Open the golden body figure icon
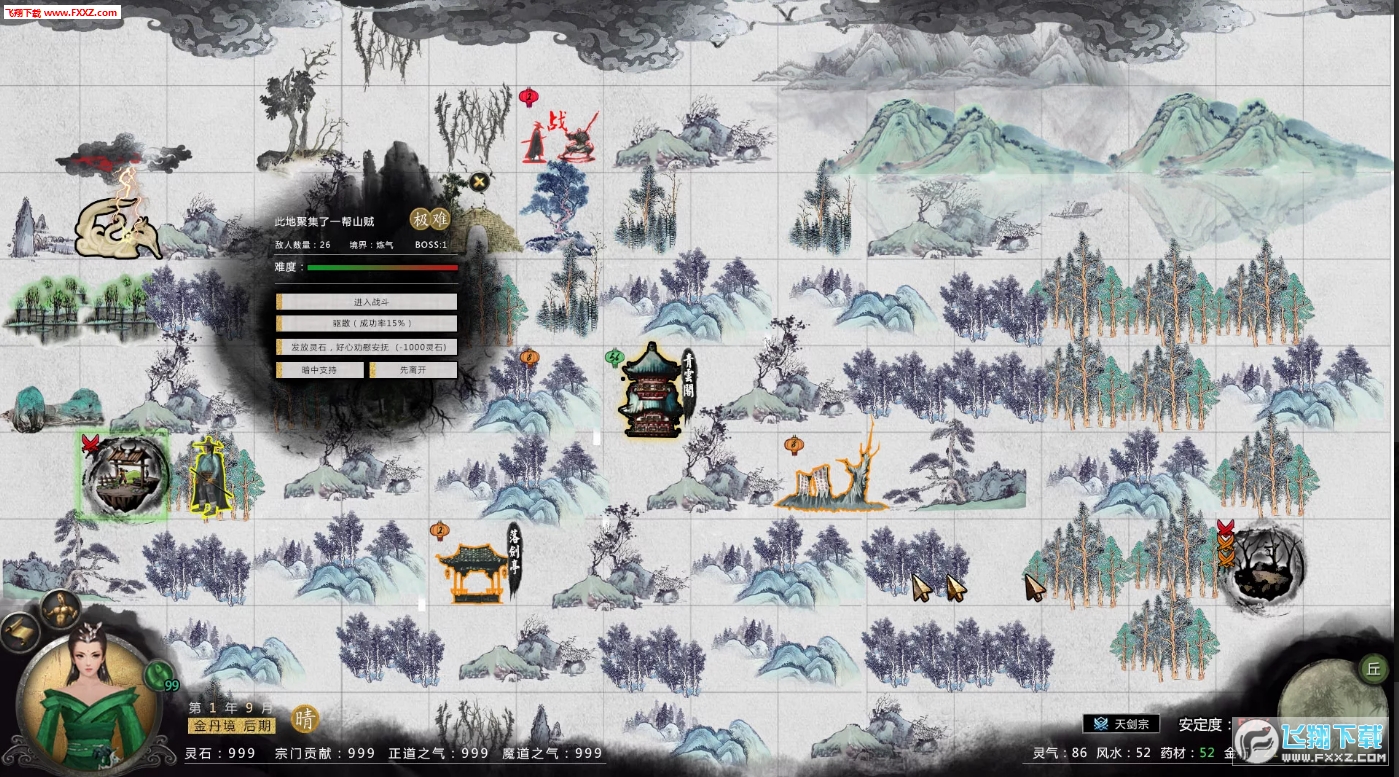 click(62, 609)
